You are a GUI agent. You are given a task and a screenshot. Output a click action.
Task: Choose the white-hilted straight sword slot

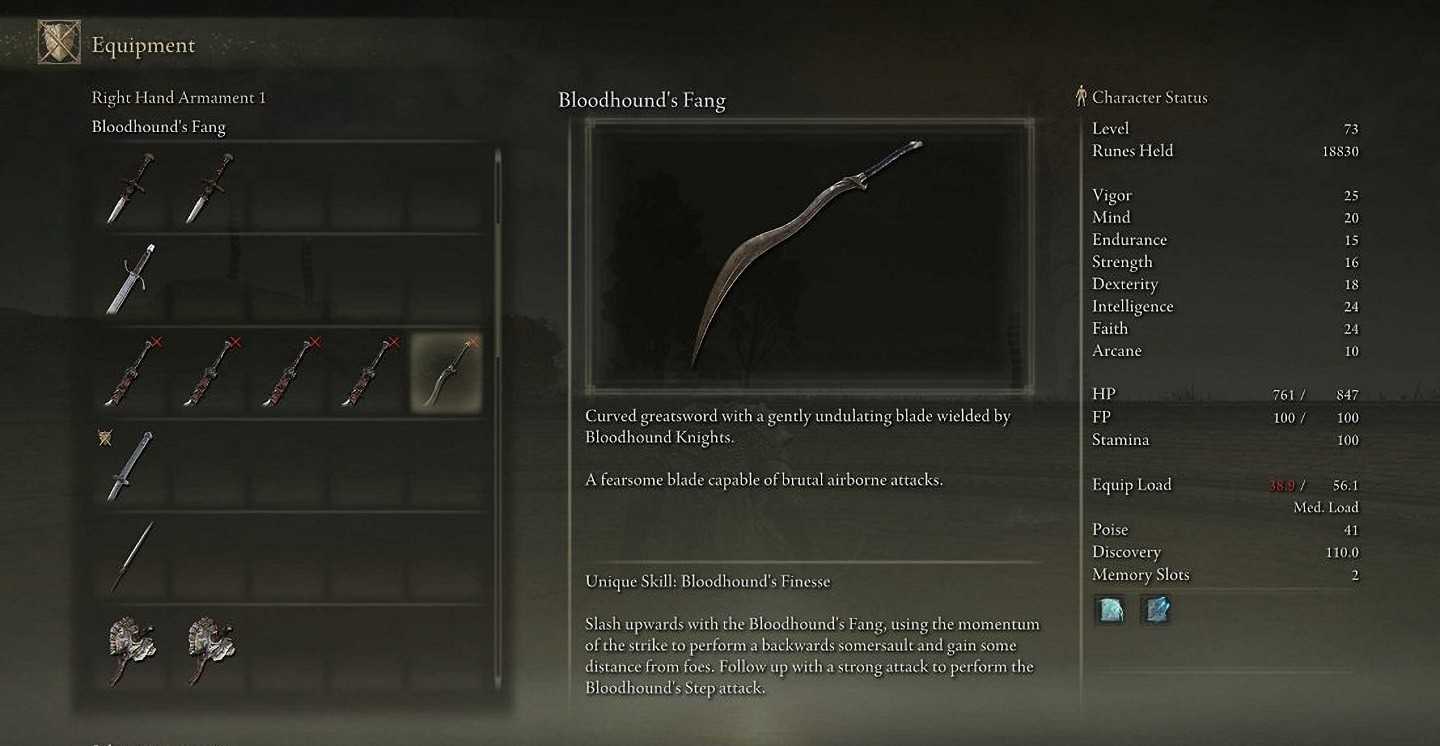pyautogui.click(x=131, y=279)
